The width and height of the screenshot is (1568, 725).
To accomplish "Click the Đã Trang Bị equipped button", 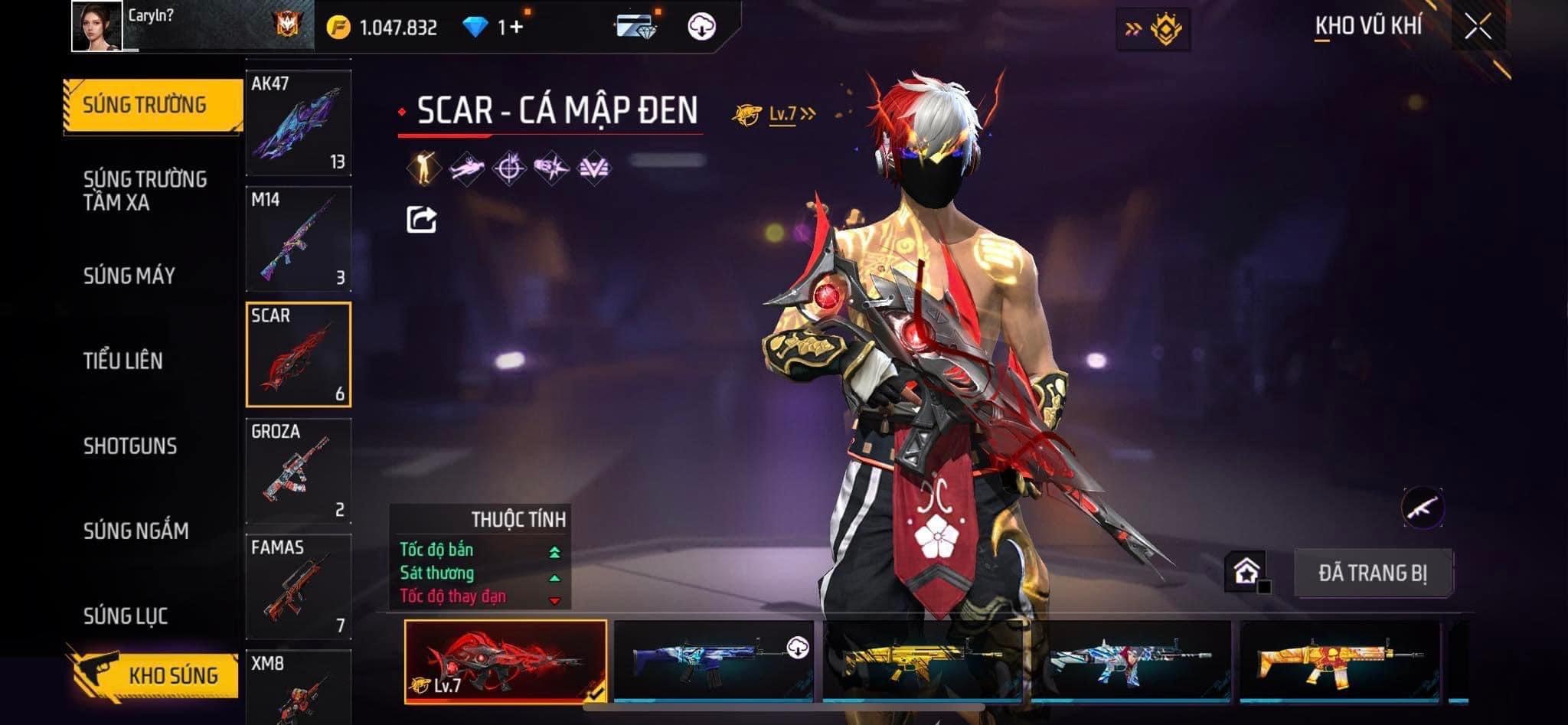I will pyautogui.click(x=1373, y=573).
